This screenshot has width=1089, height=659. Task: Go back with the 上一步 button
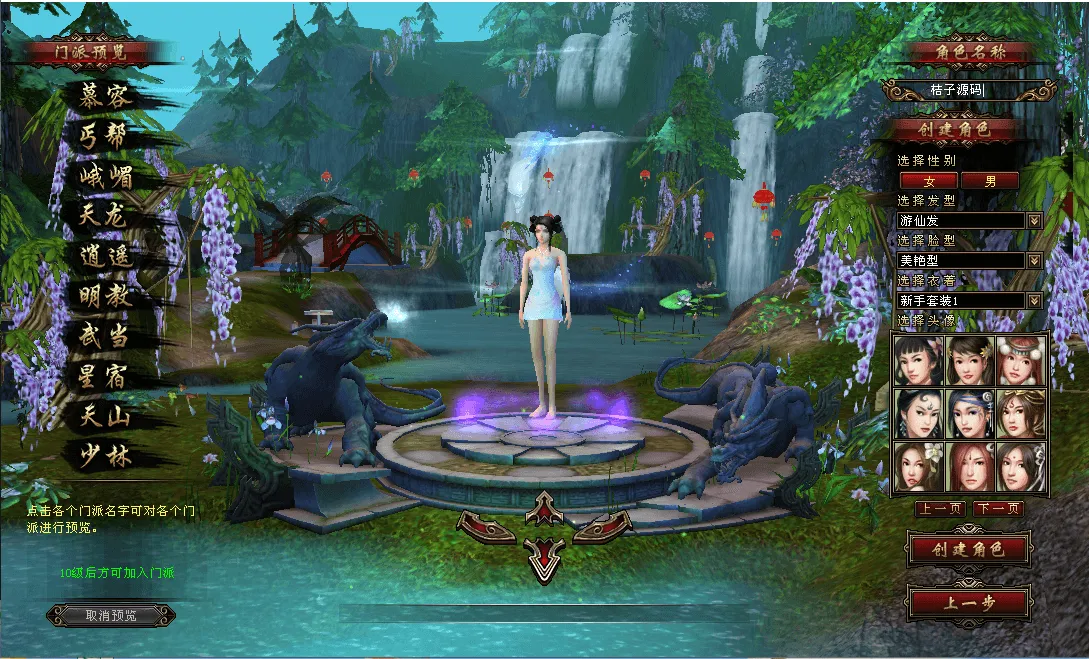coord(967,603)
